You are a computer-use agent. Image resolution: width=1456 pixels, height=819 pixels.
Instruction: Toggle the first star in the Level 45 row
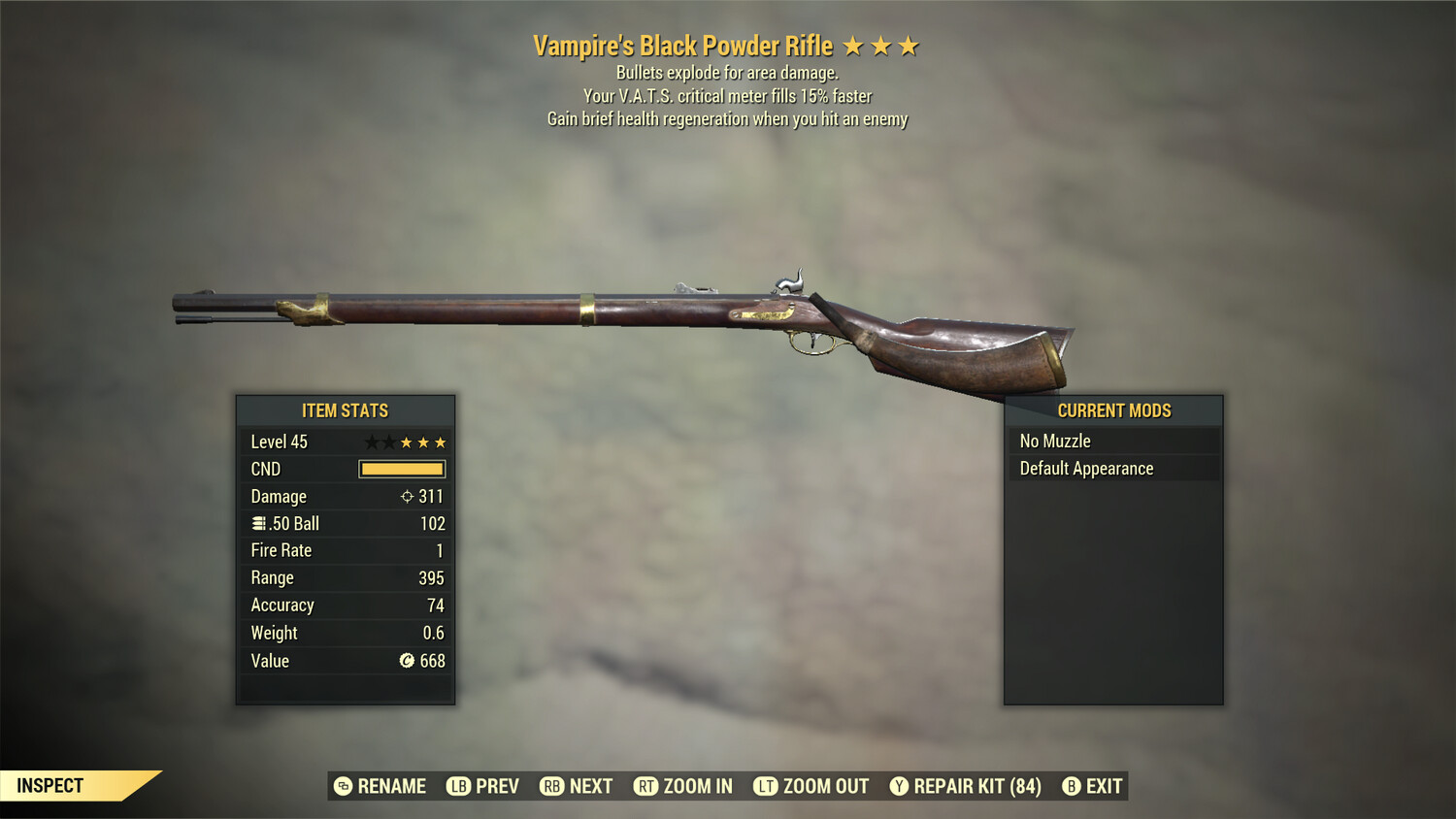click(371, 442)
